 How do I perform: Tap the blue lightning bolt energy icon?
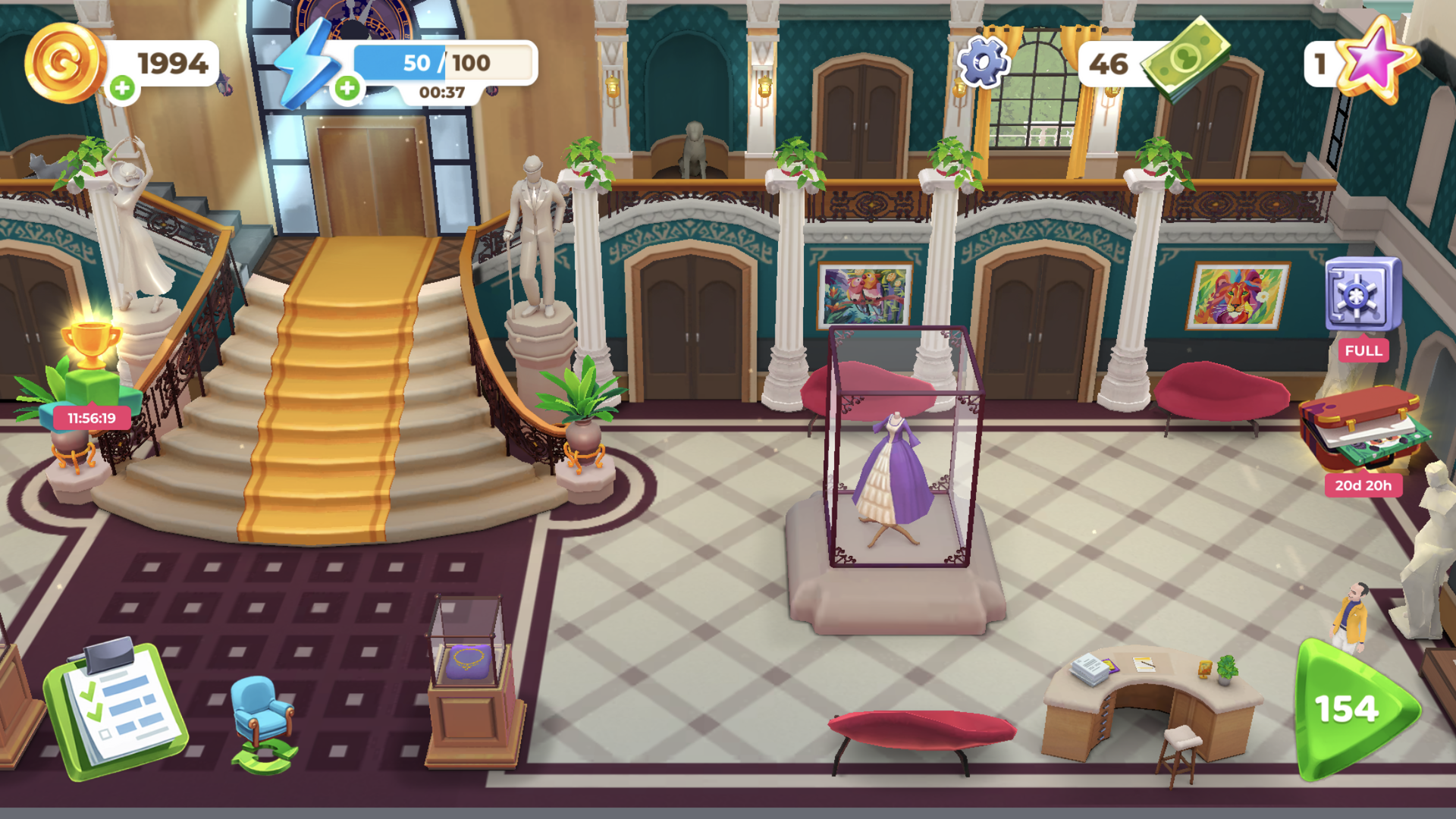tap(306, 64)
